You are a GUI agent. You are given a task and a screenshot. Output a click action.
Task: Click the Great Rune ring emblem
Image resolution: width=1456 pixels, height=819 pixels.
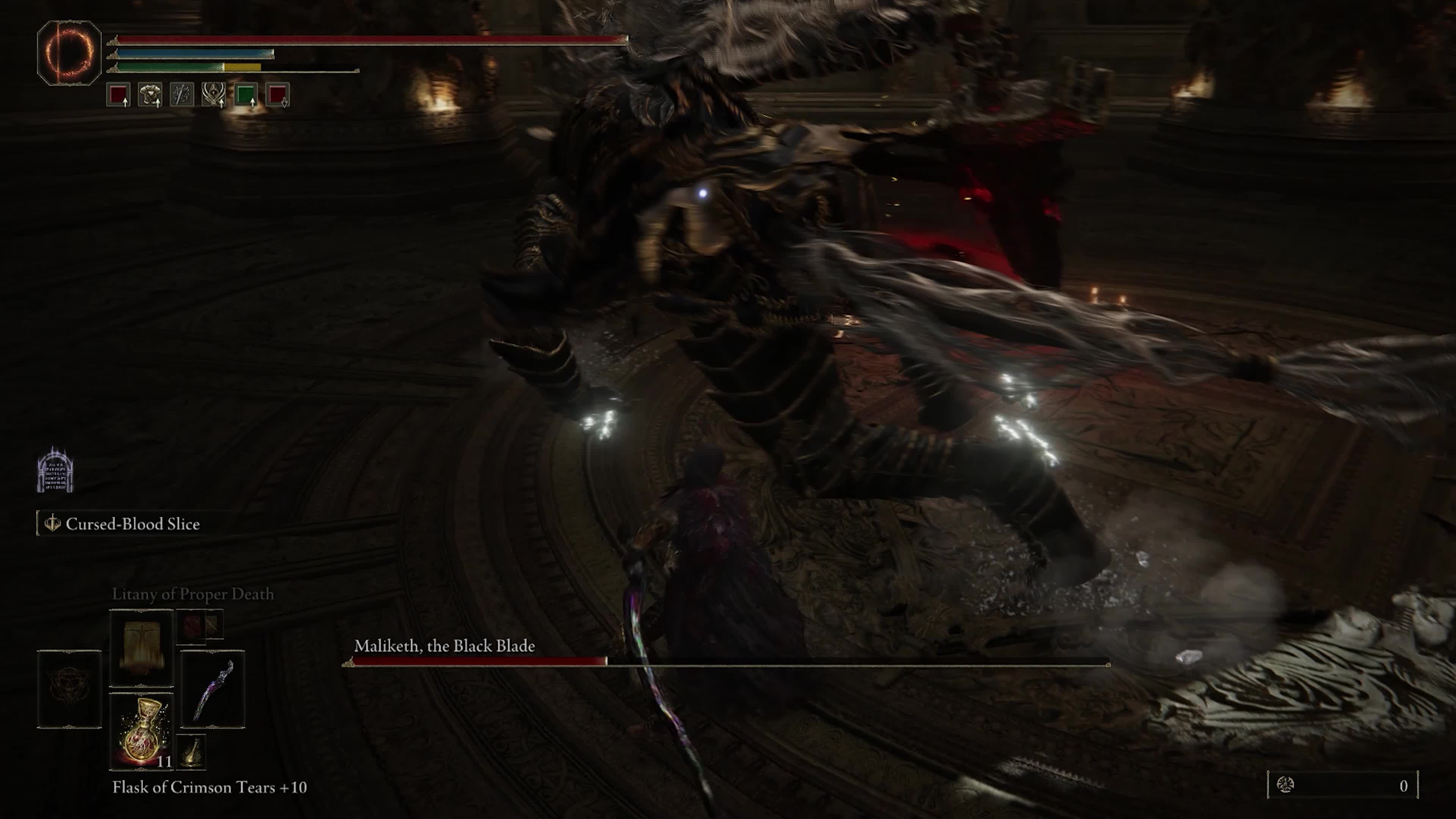point(69,53)
